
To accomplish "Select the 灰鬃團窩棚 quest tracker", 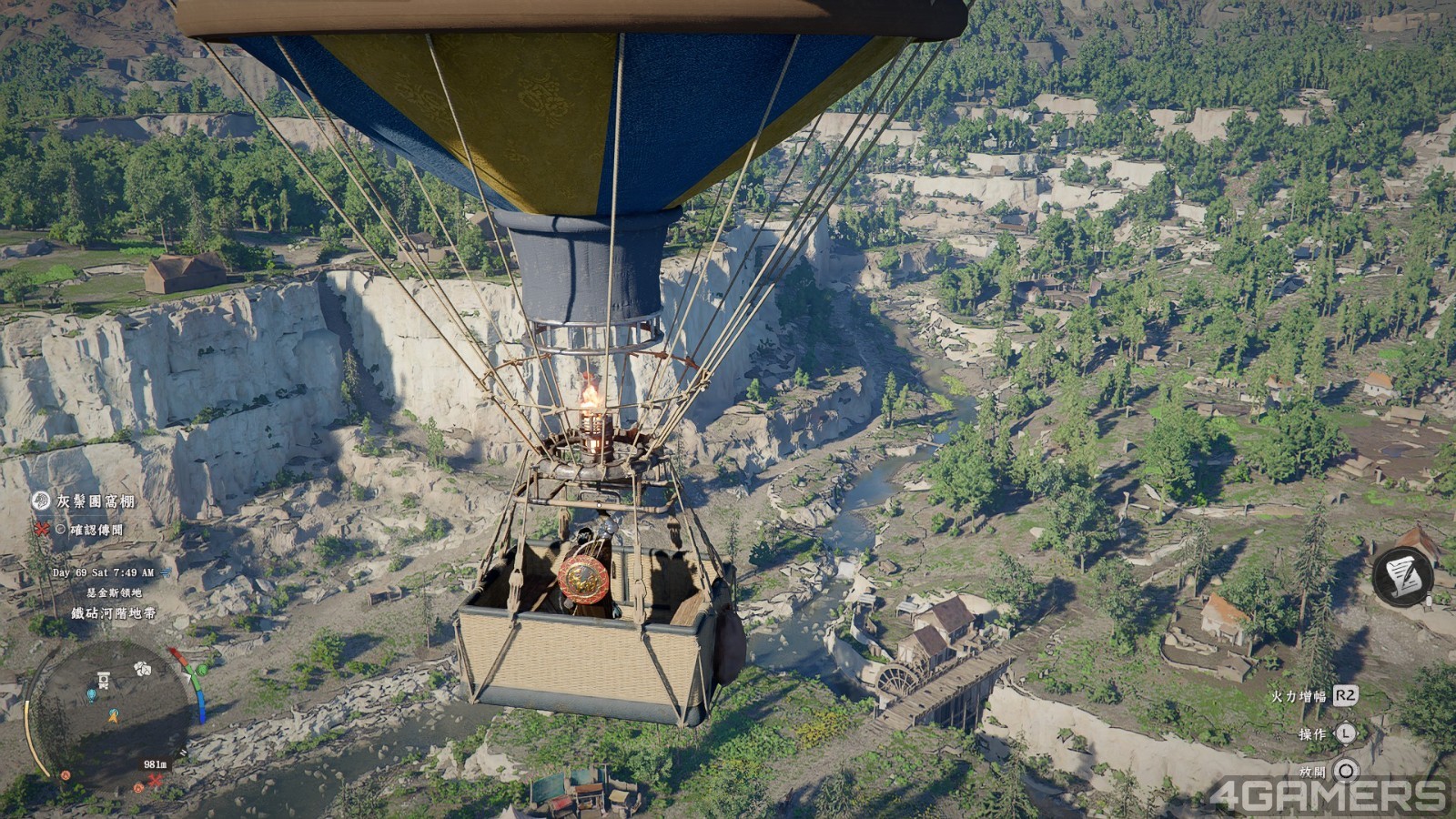I will pos(96,501).
